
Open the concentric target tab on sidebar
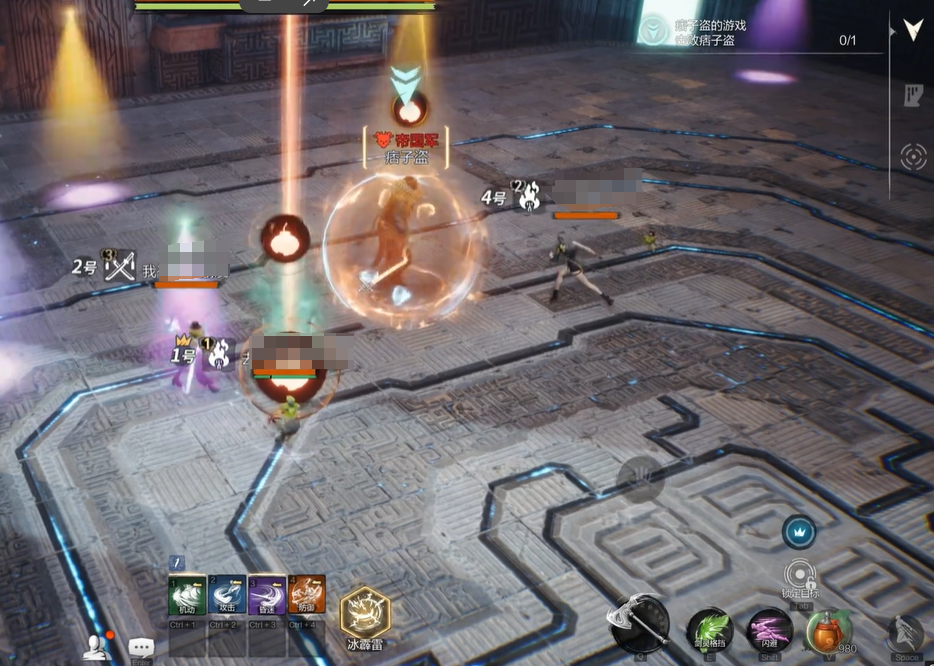pos(912,156)
